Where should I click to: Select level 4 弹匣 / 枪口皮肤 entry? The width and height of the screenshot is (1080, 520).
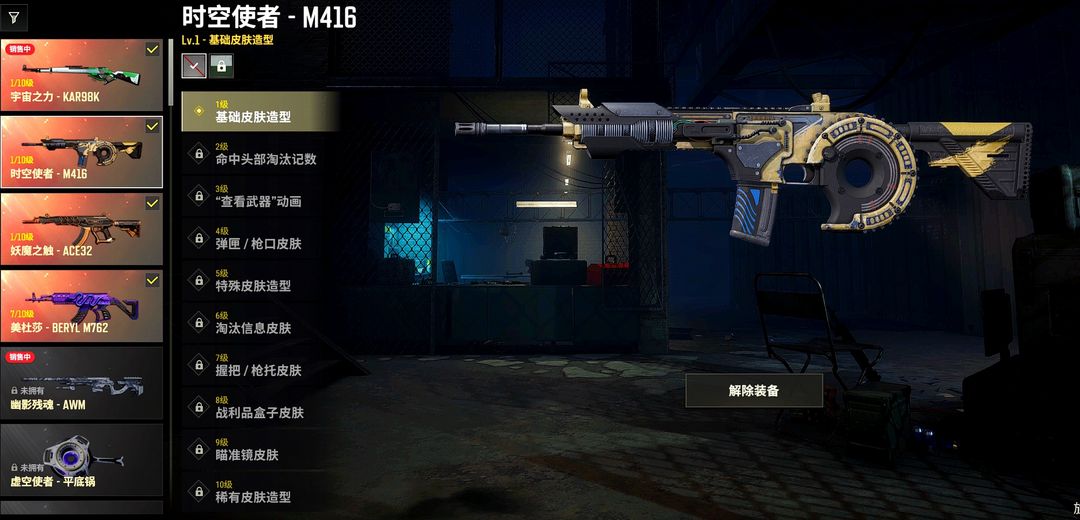[260, 238]
